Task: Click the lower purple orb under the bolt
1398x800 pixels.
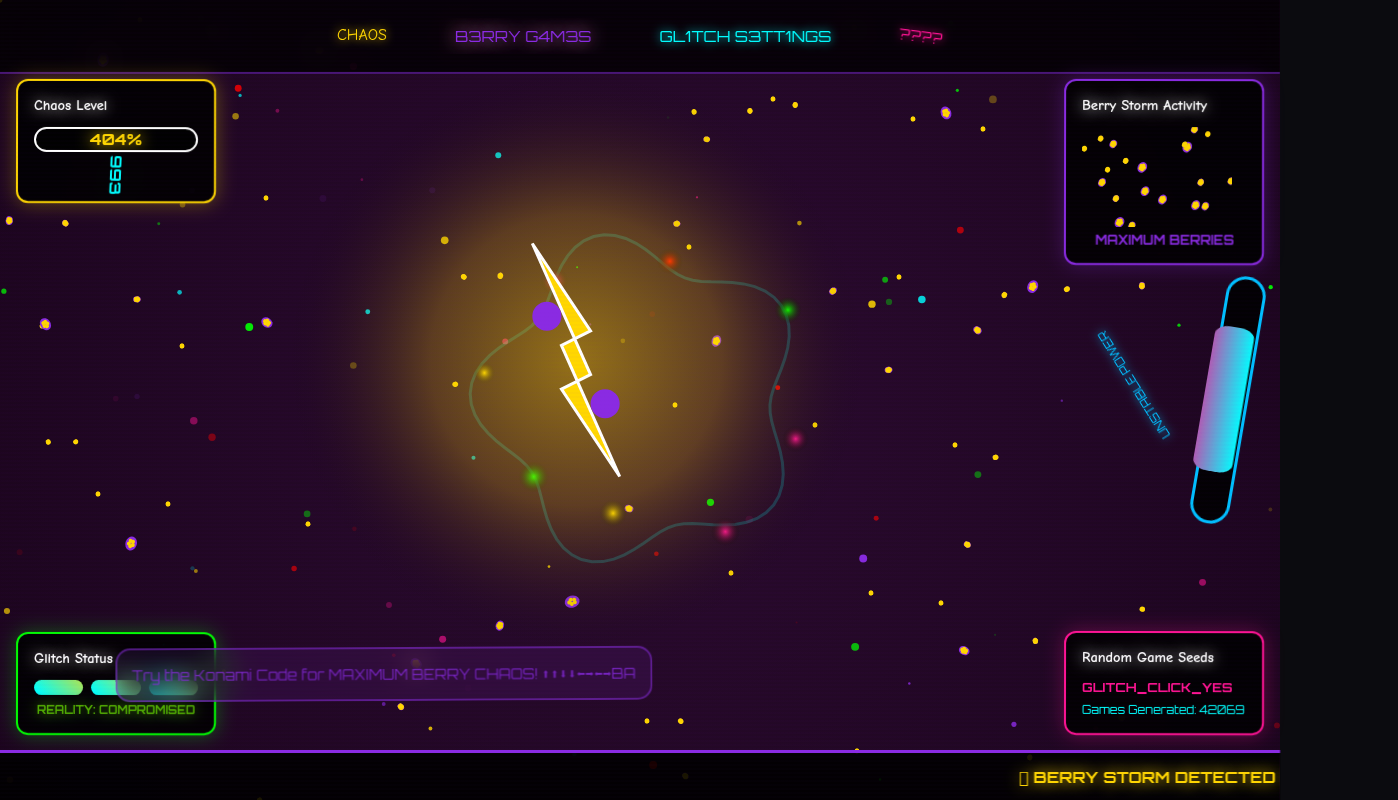Action: [x=606, y=402]
